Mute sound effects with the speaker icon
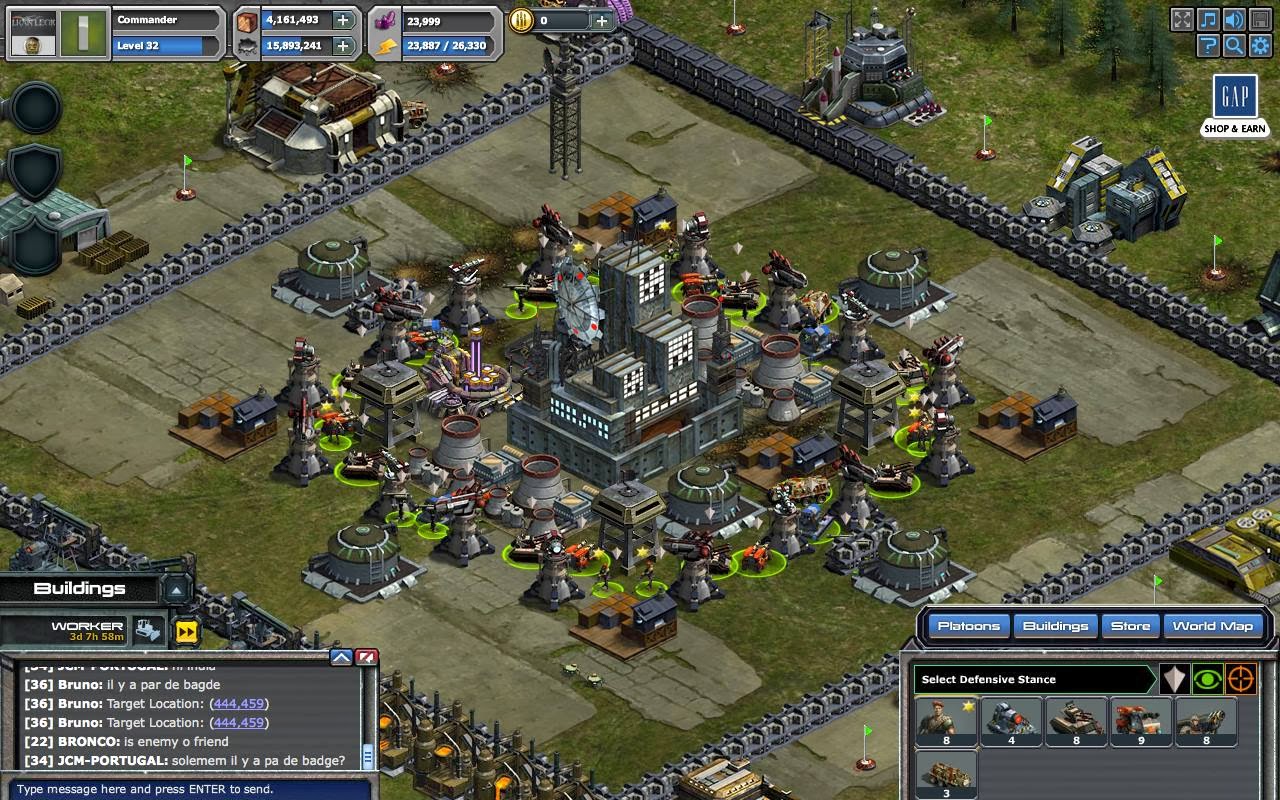Viewport: 1280px width, 800px height. (1233, 18)
